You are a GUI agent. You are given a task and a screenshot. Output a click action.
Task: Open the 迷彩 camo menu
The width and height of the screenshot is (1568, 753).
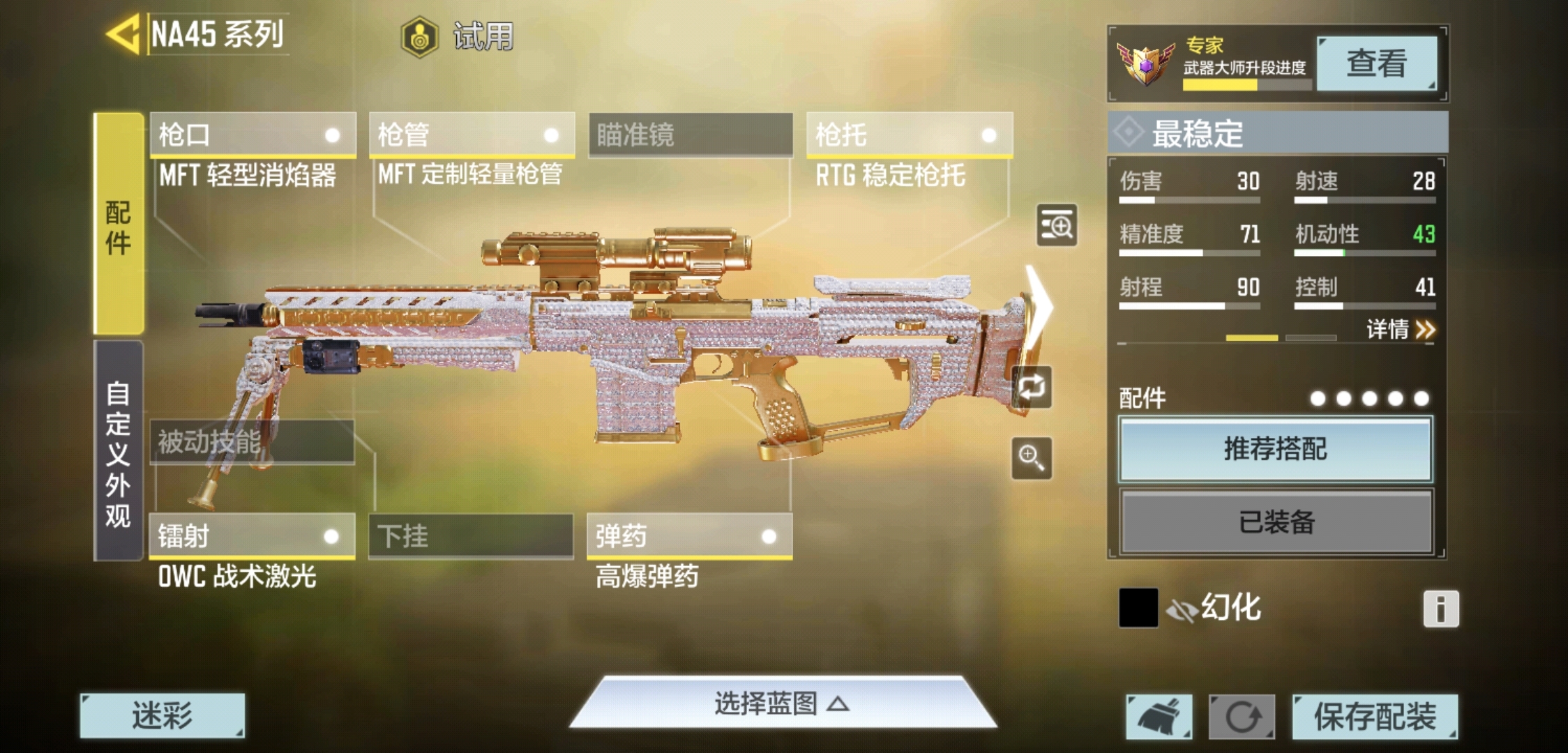(162, 715)
